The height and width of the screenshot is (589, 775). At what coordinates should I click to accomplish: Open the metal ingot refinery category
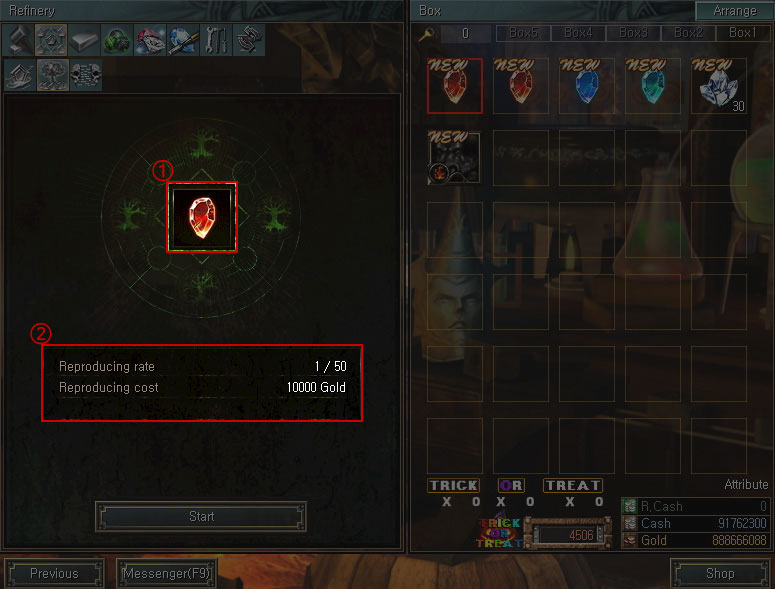[83, 40]
